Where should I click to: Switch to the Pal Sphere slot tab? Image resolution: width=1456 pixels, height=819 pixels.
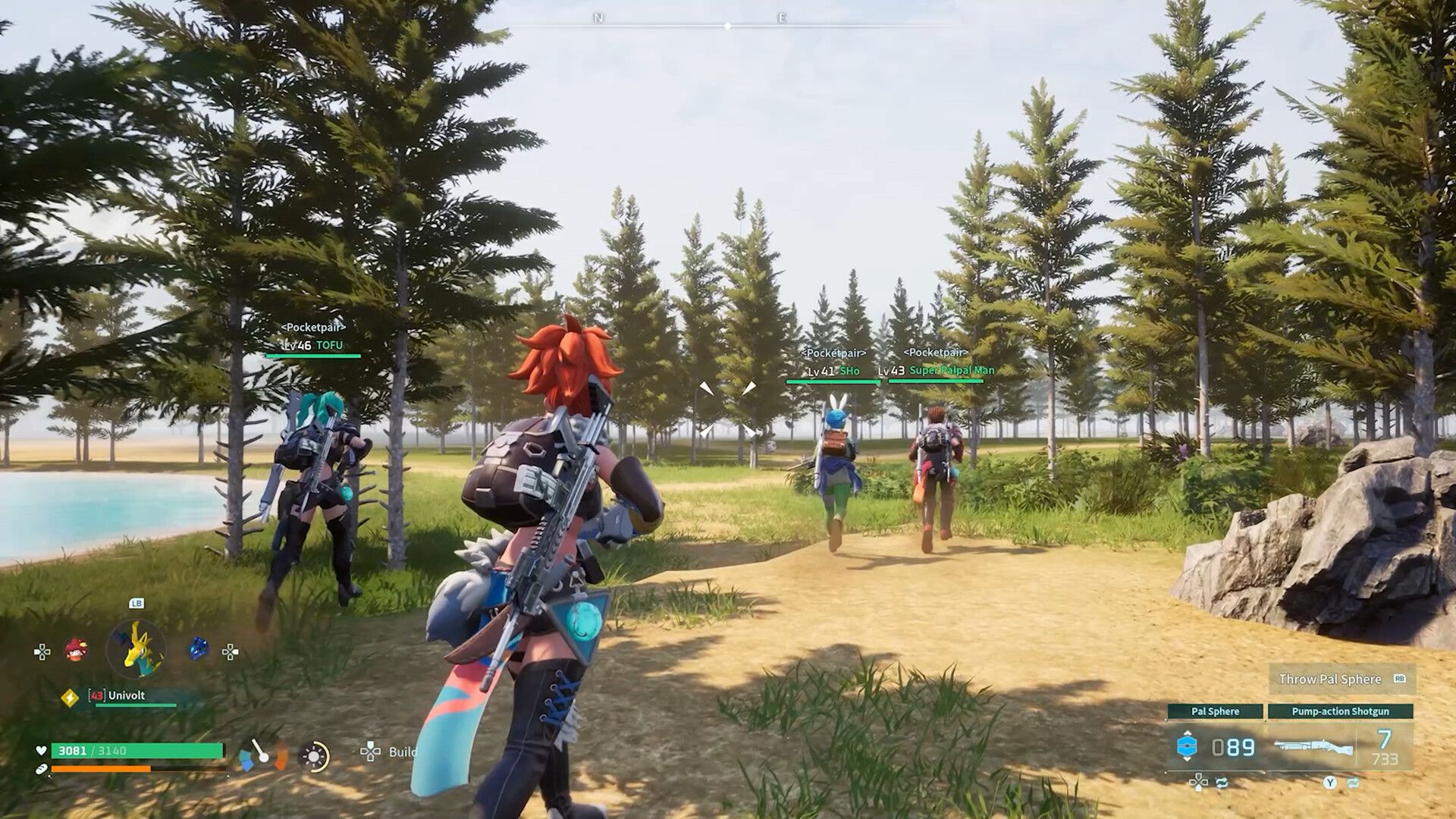pos(1215,711)
